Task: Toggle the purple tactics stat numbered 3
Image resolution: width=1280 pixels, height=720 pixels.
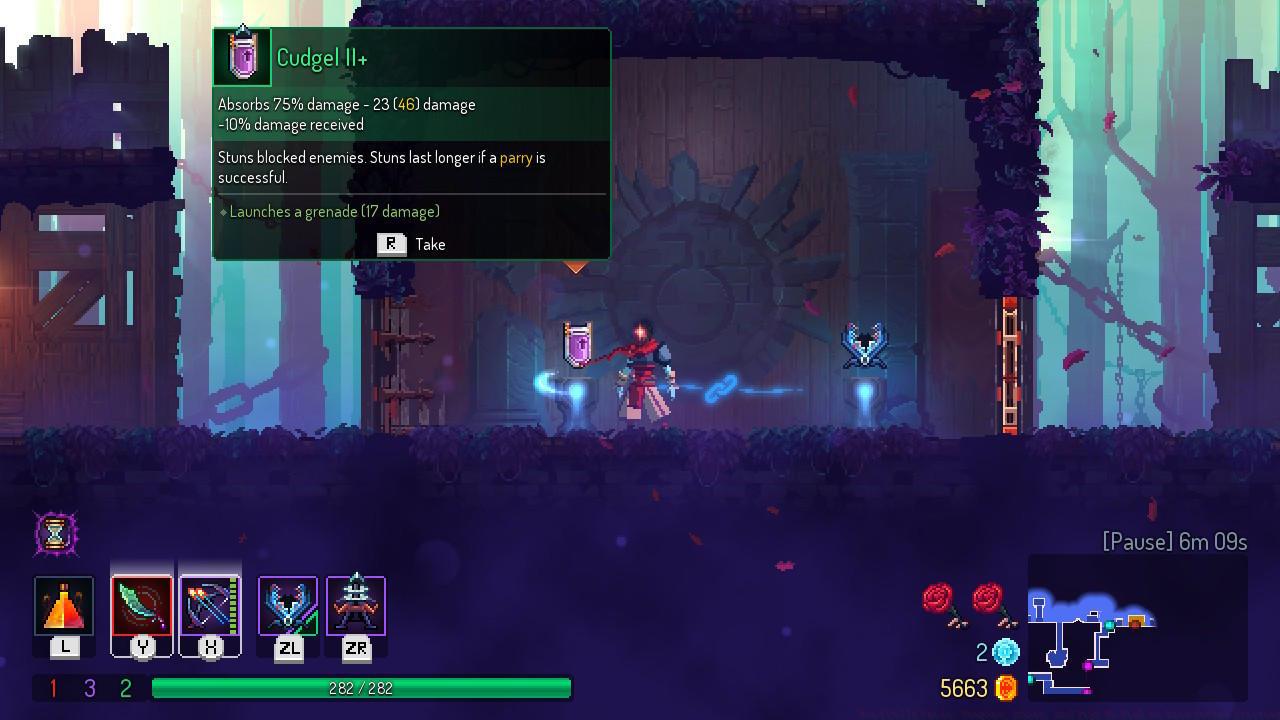Action: click(87, 688)
